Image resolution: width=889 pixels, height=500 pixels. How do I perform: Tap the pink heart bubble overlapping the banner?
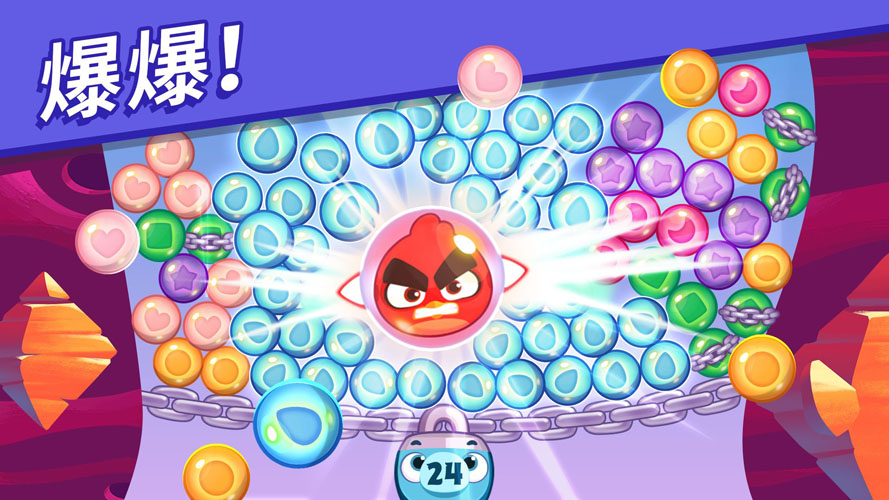click(490, 78)
